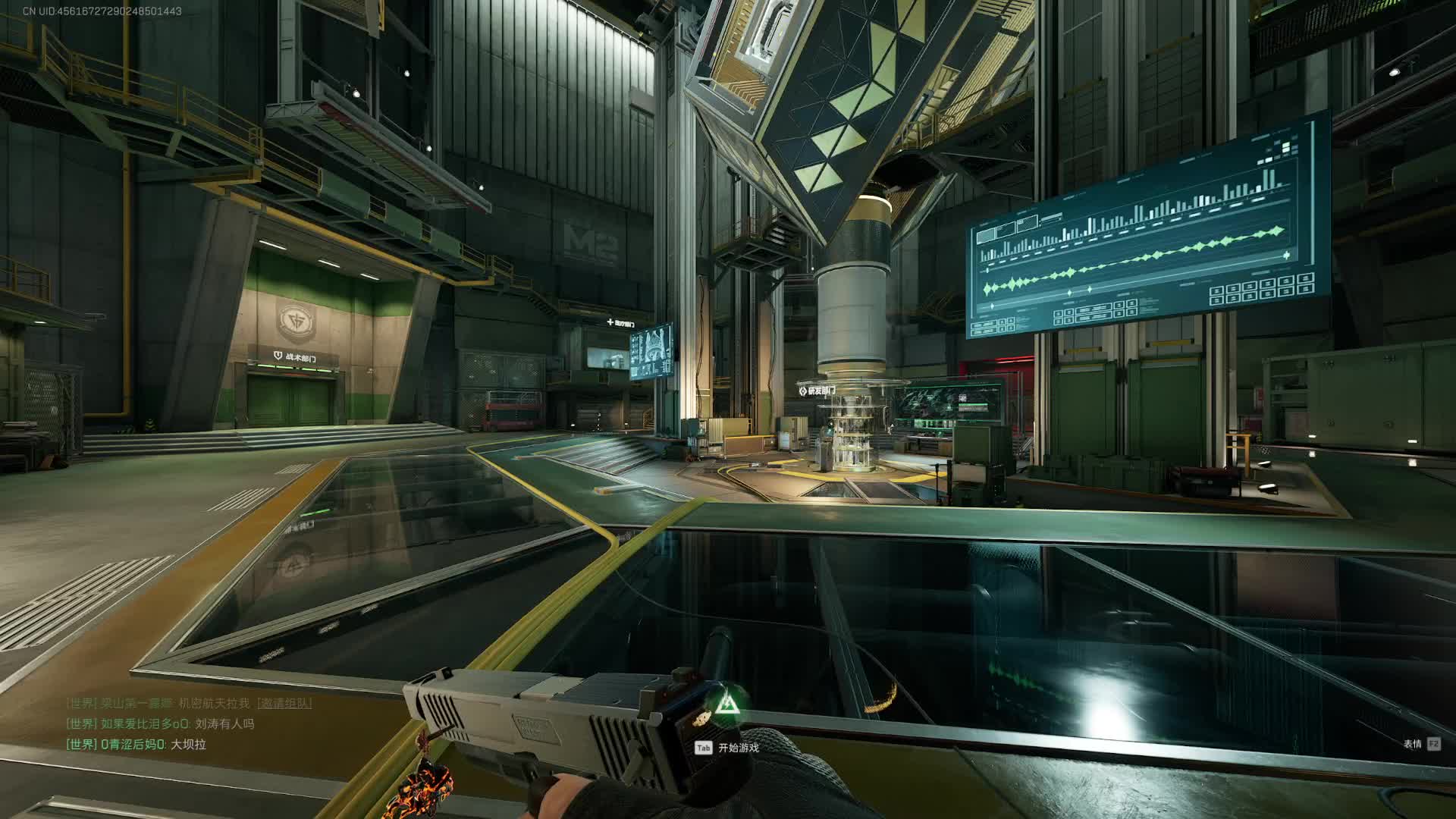Select the chat message from 0青涩后妈0
The height and width of the screenshot is (819, 1456).
pyautogui.click(x=136, y=744)
